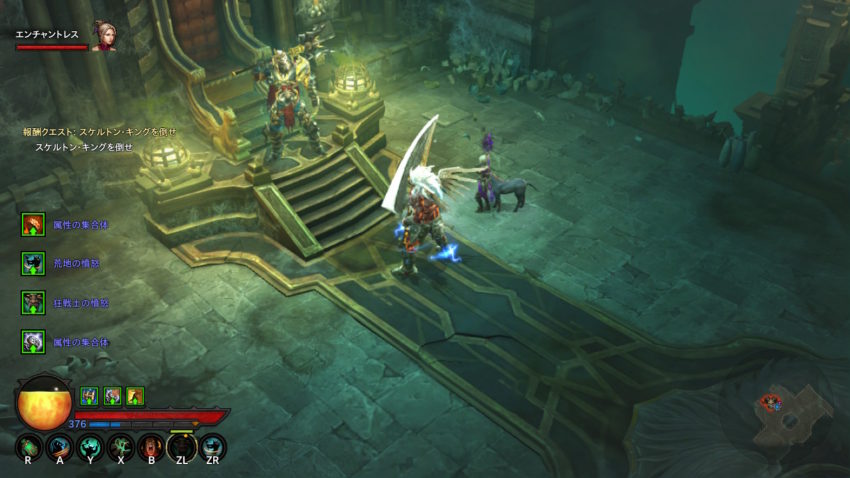Select the 狂戦士の憤怒 buff notification icon
850x478 pixels.
[34, 302]
